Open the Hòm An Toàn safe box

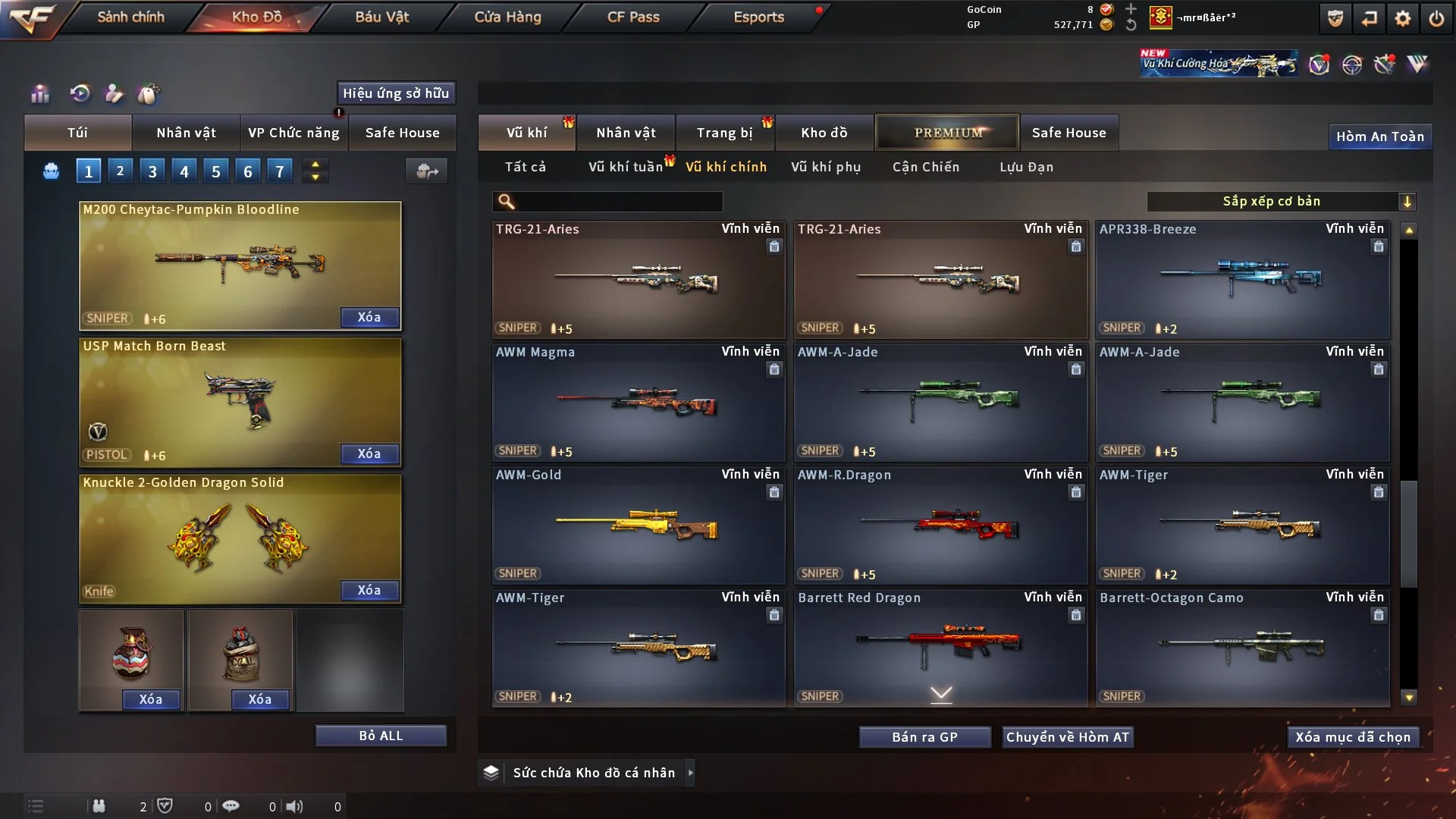point(1379,136)
